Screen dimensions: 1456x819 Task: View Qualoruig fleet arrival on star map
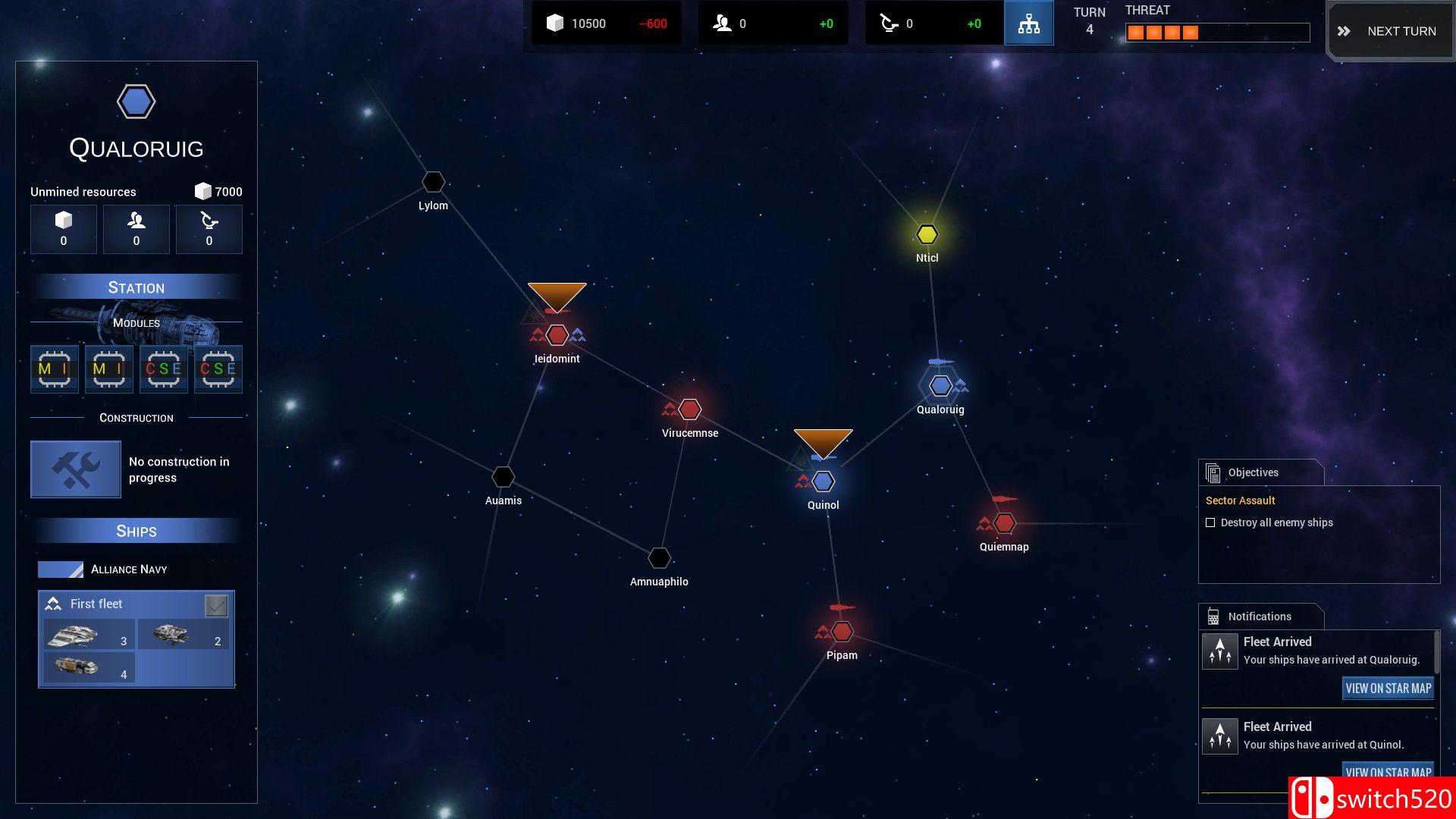1388,689
